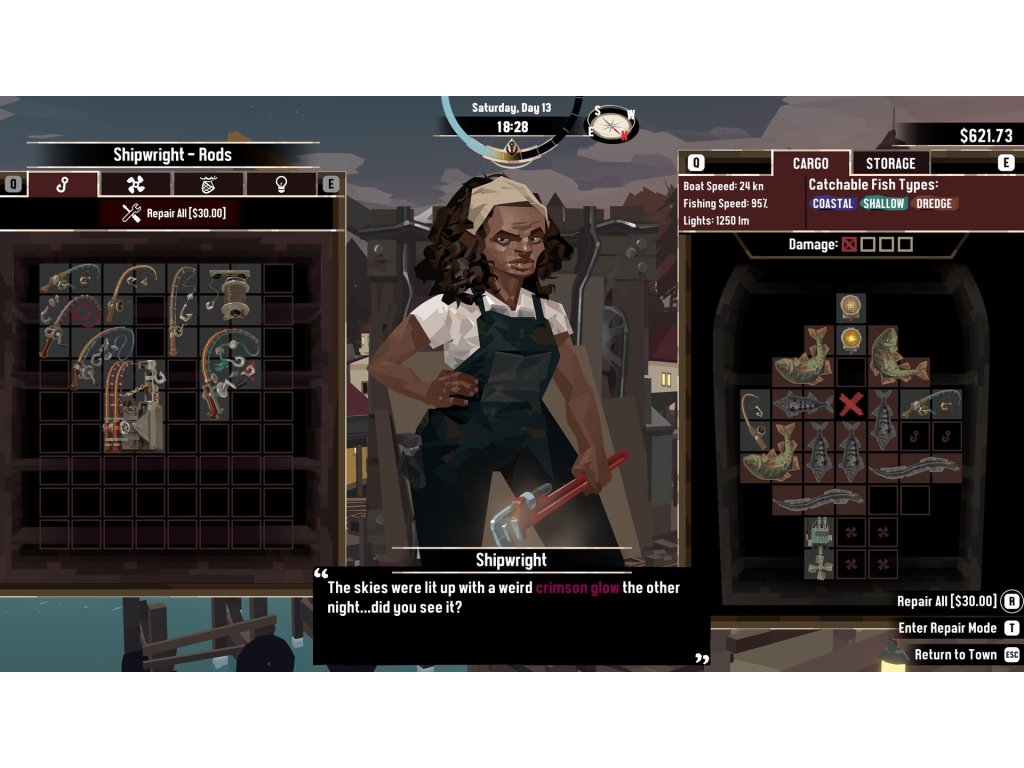Switch to the Storage tab

(x=890, y=163)
